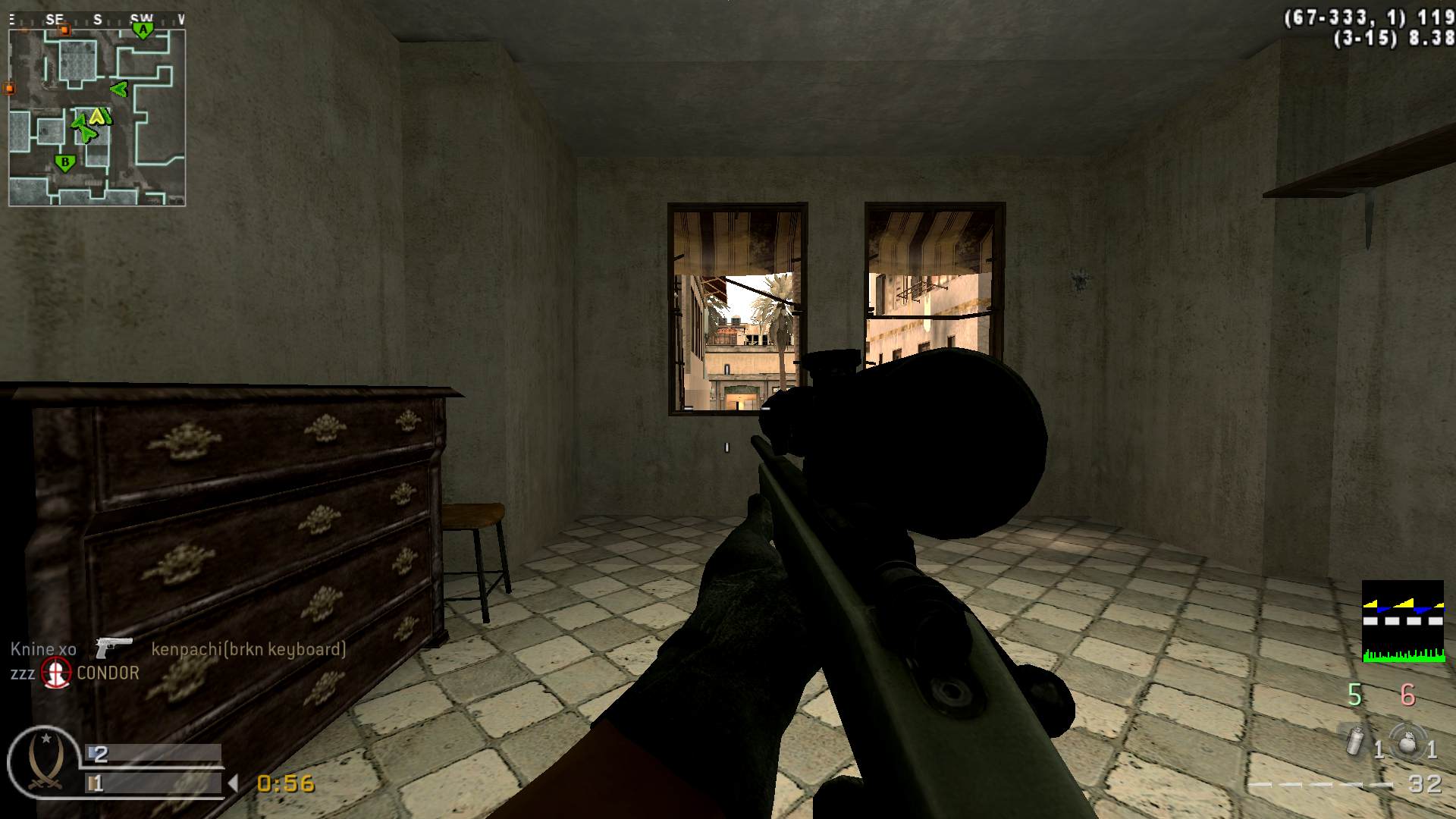The image size is (1456, 819).
Task: Select the A objective marker on minimap
Action: pos(142,30)
